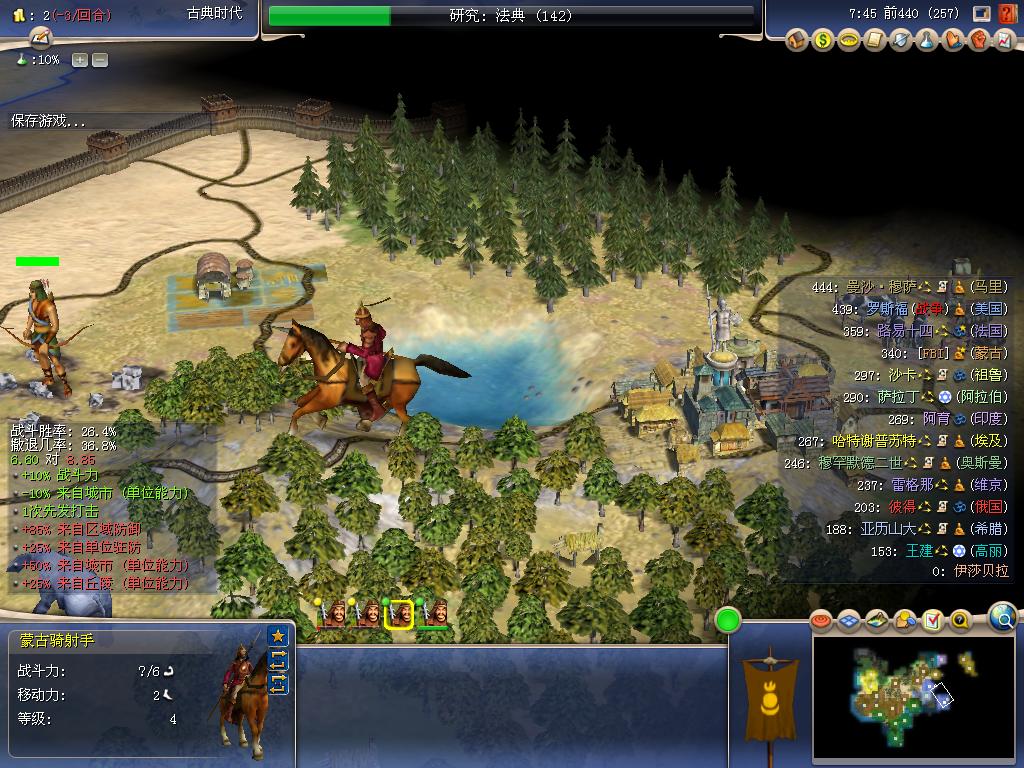Open the Domestic Advisor house icon
The image size is (1024, 768).
pos(797,40)
